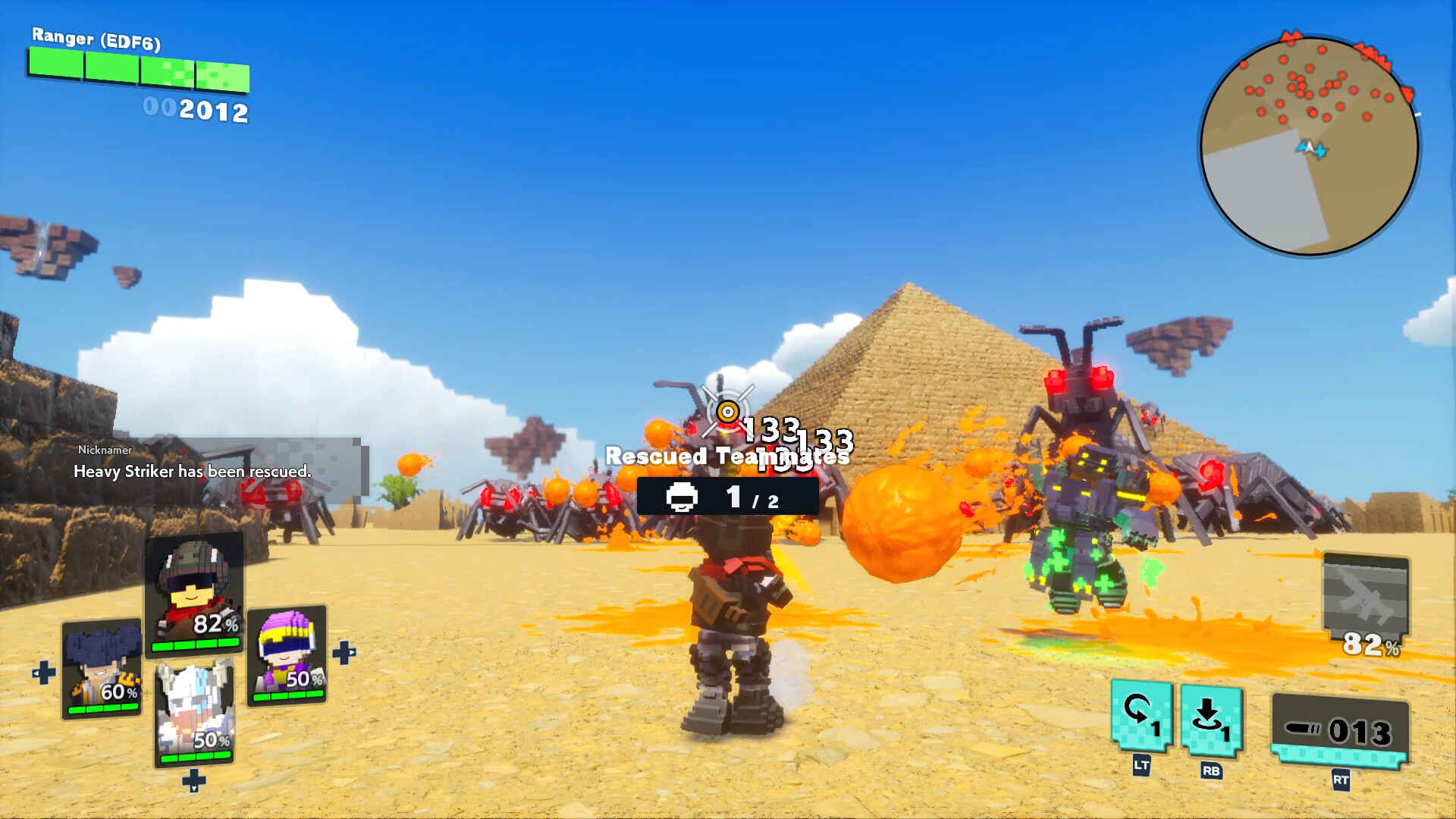Click the Heavy Striker rescue notification banner
This screenshot has width=1456, height=819.
tap(192, 471)
